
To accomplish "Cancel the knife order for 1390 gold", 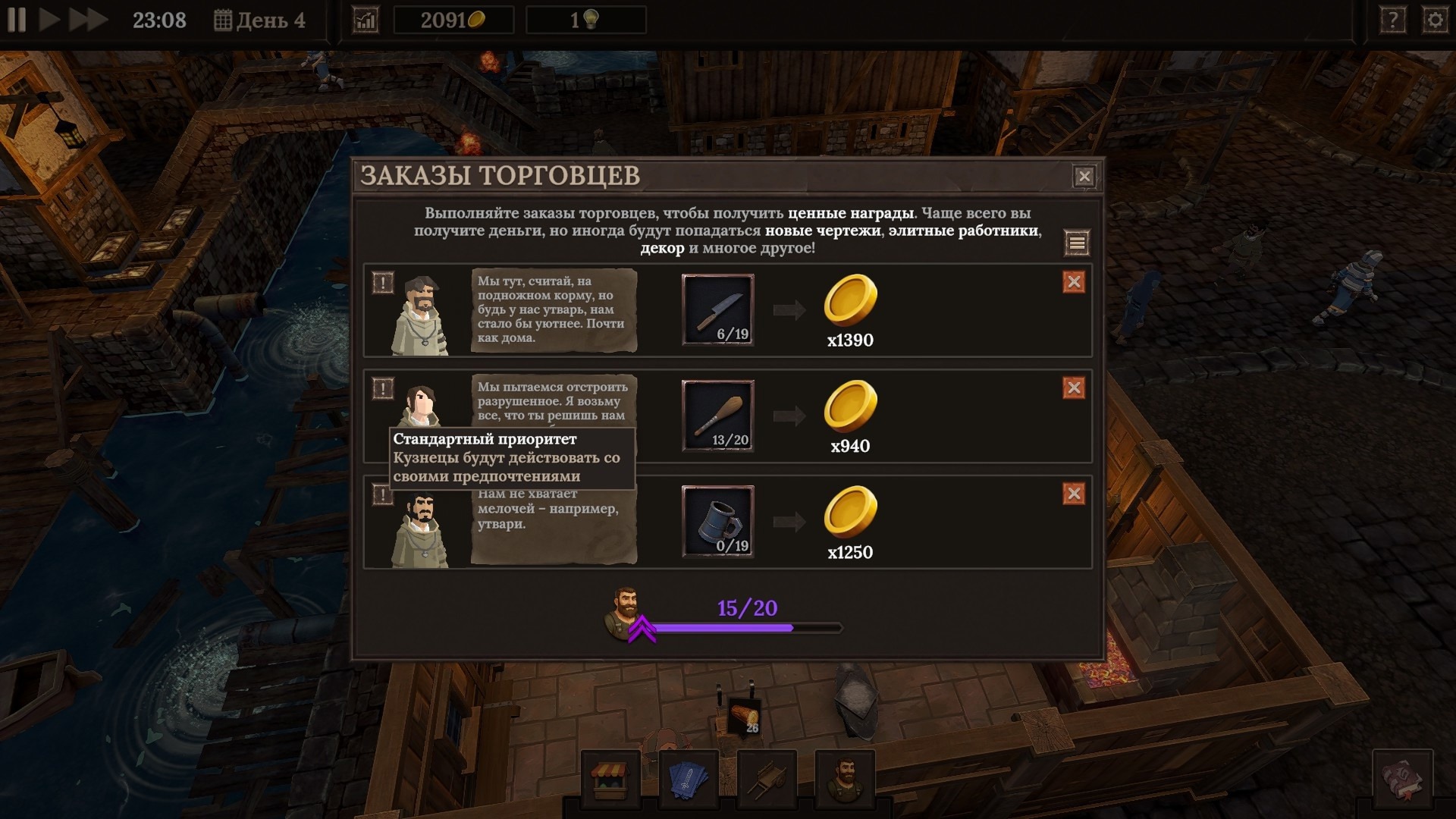I will point(1074,282).
